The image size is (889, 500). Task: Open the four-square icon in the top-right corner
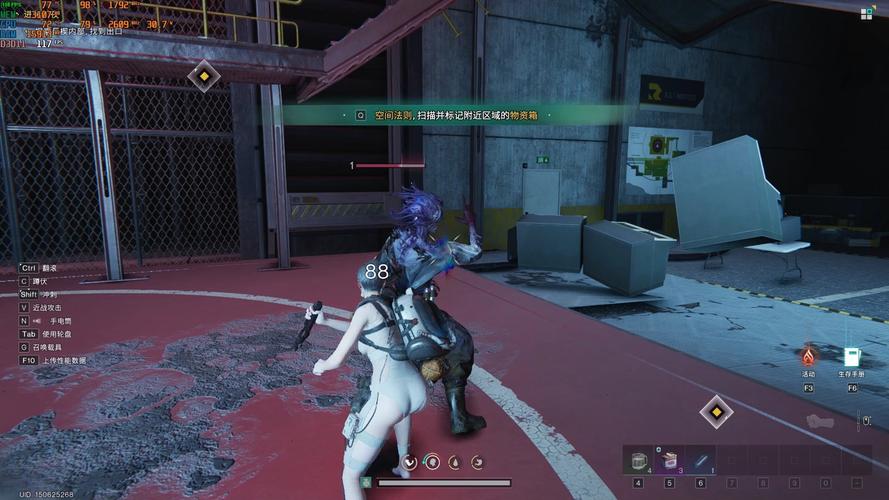tap(867, 13)
